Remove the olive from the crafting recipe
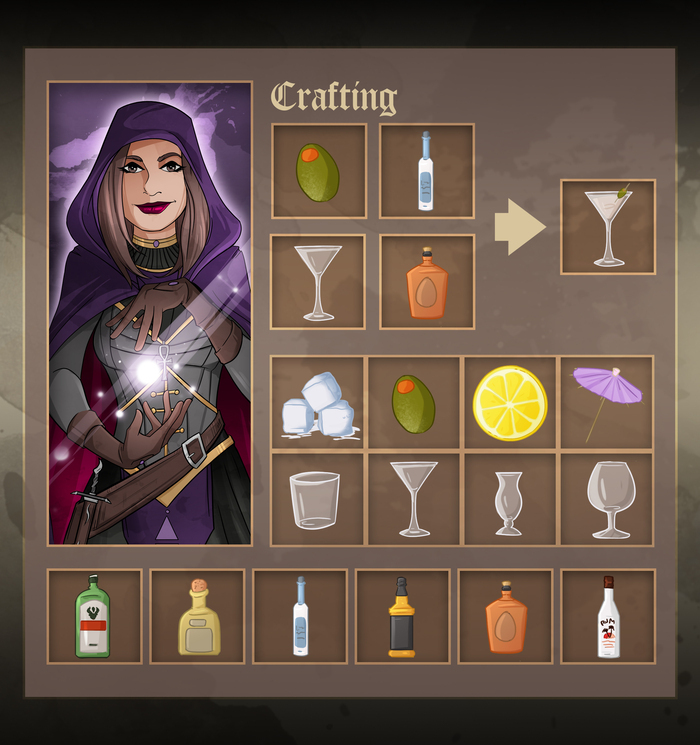The image size is (700, 745). [318, 171]
